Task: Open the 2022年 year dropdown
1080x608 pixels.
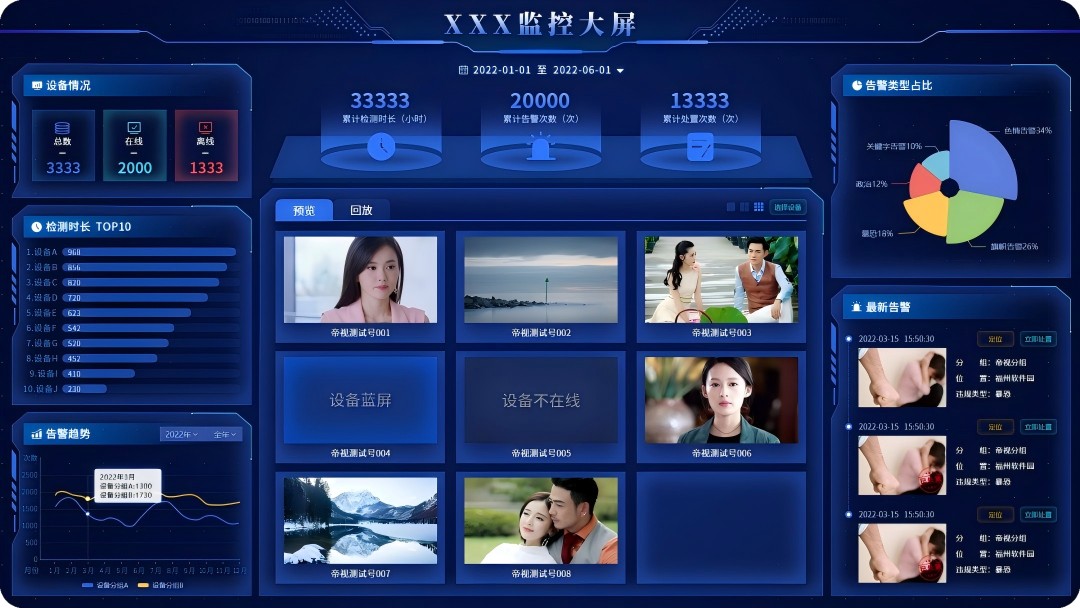Action: tap(181, 434)
